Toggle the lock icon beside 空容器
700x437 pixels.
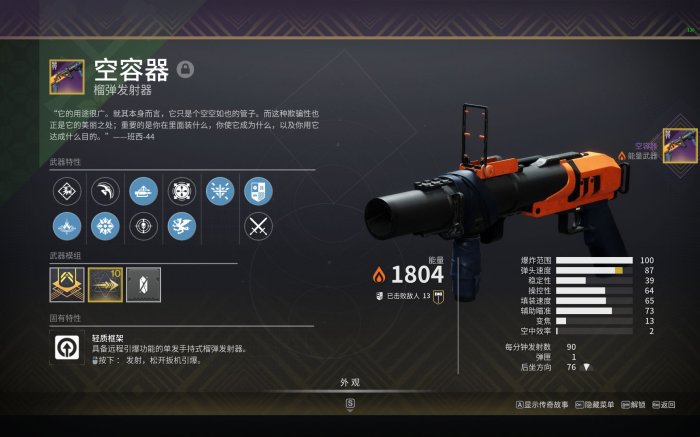[x=185, y=69]
